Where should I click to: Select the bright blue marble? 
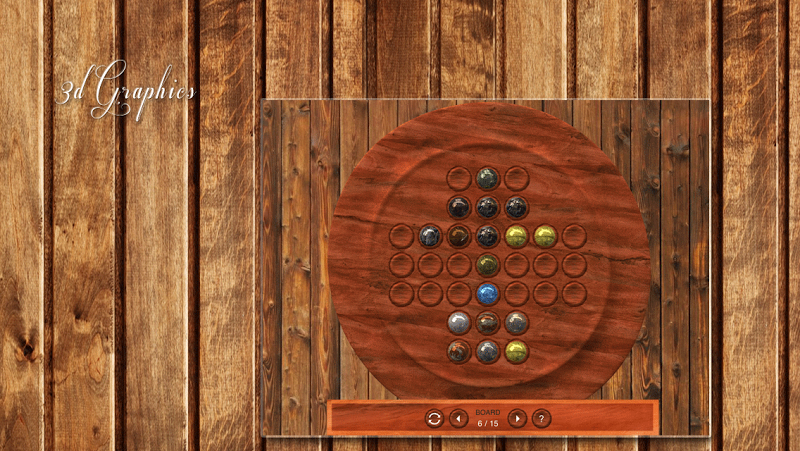487,293
